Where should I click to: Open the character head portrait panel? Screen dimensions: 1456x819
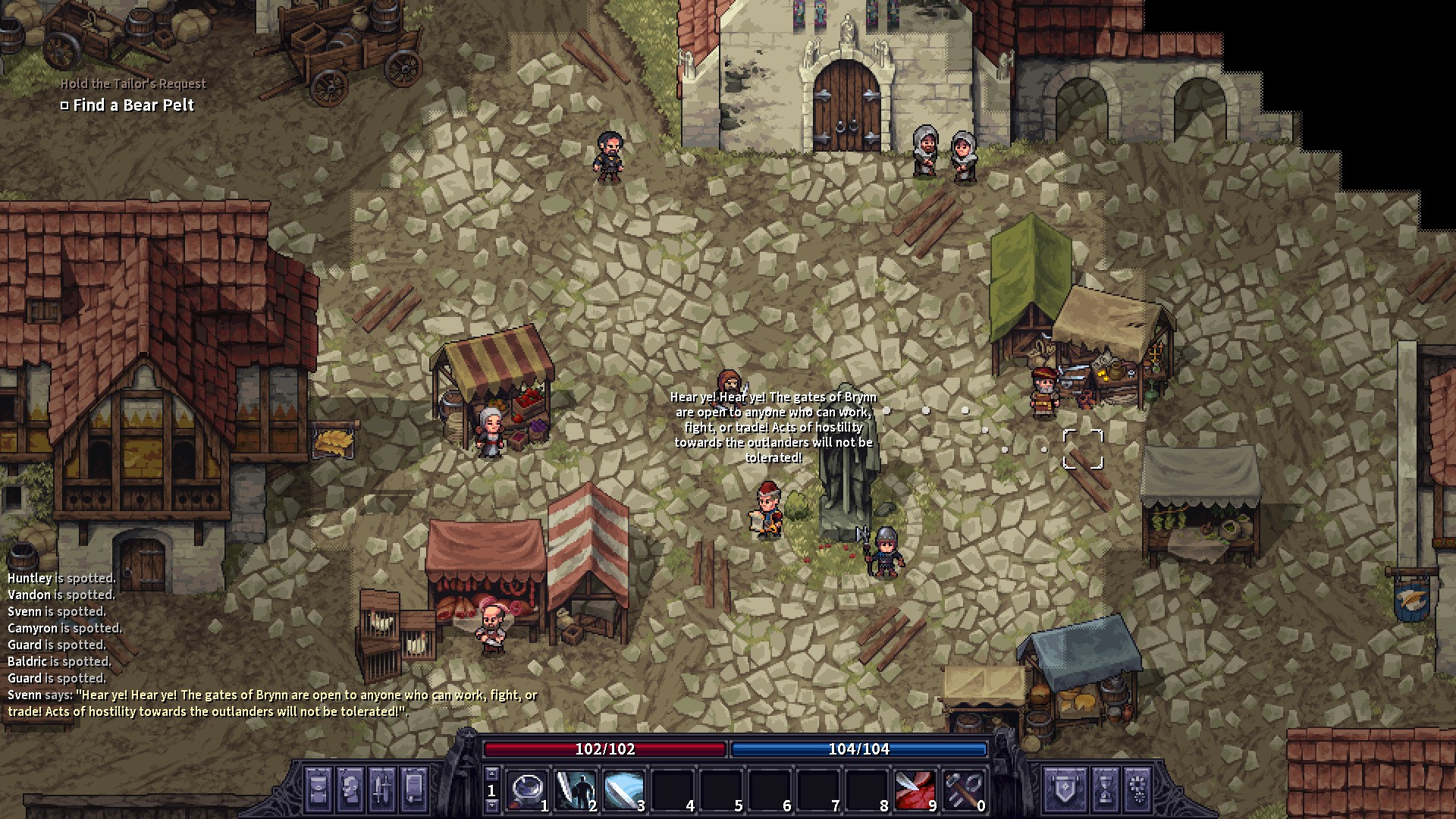[x=350, y=788]
